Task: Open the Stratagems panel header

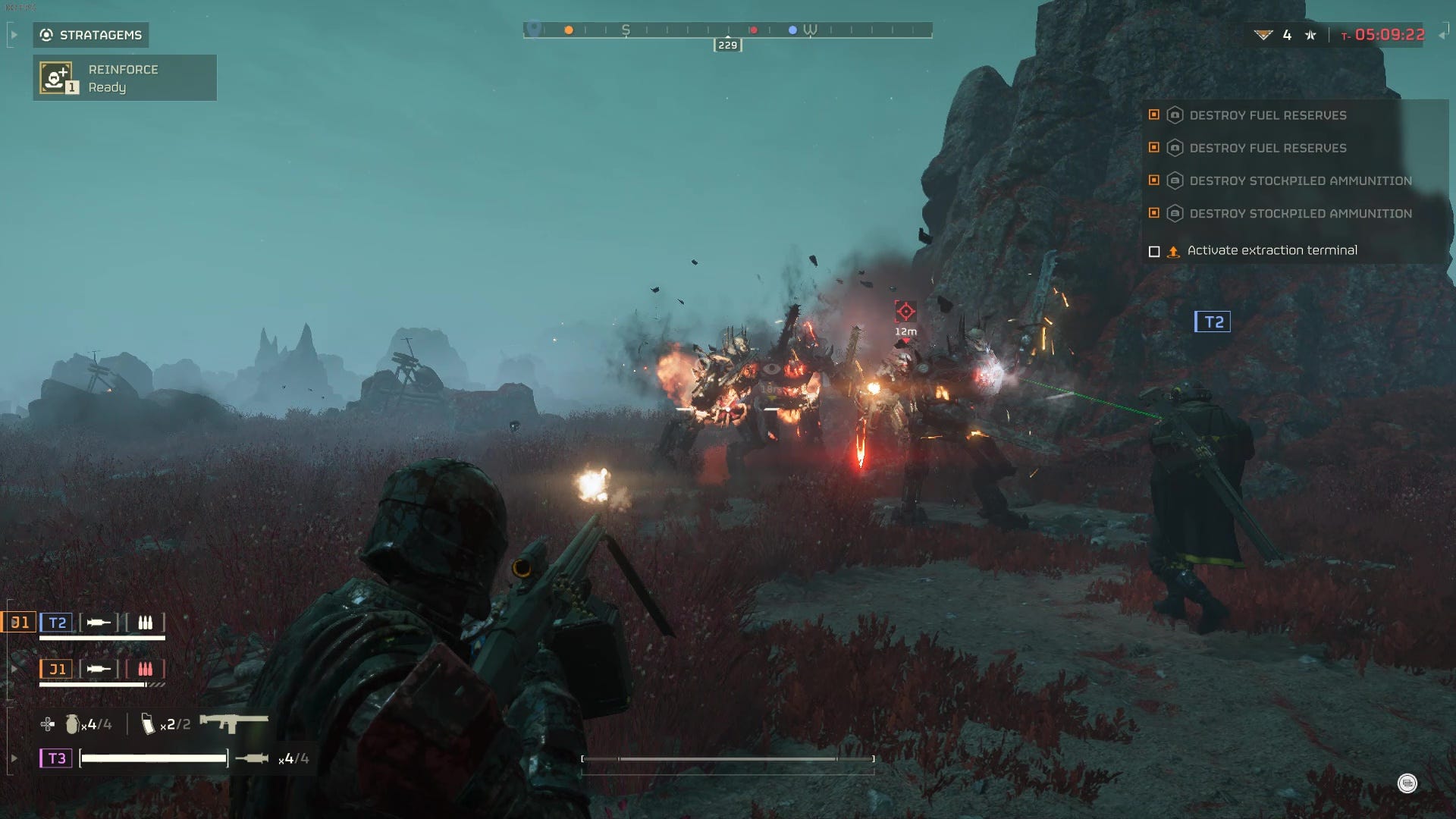Action: pos(91,35)
